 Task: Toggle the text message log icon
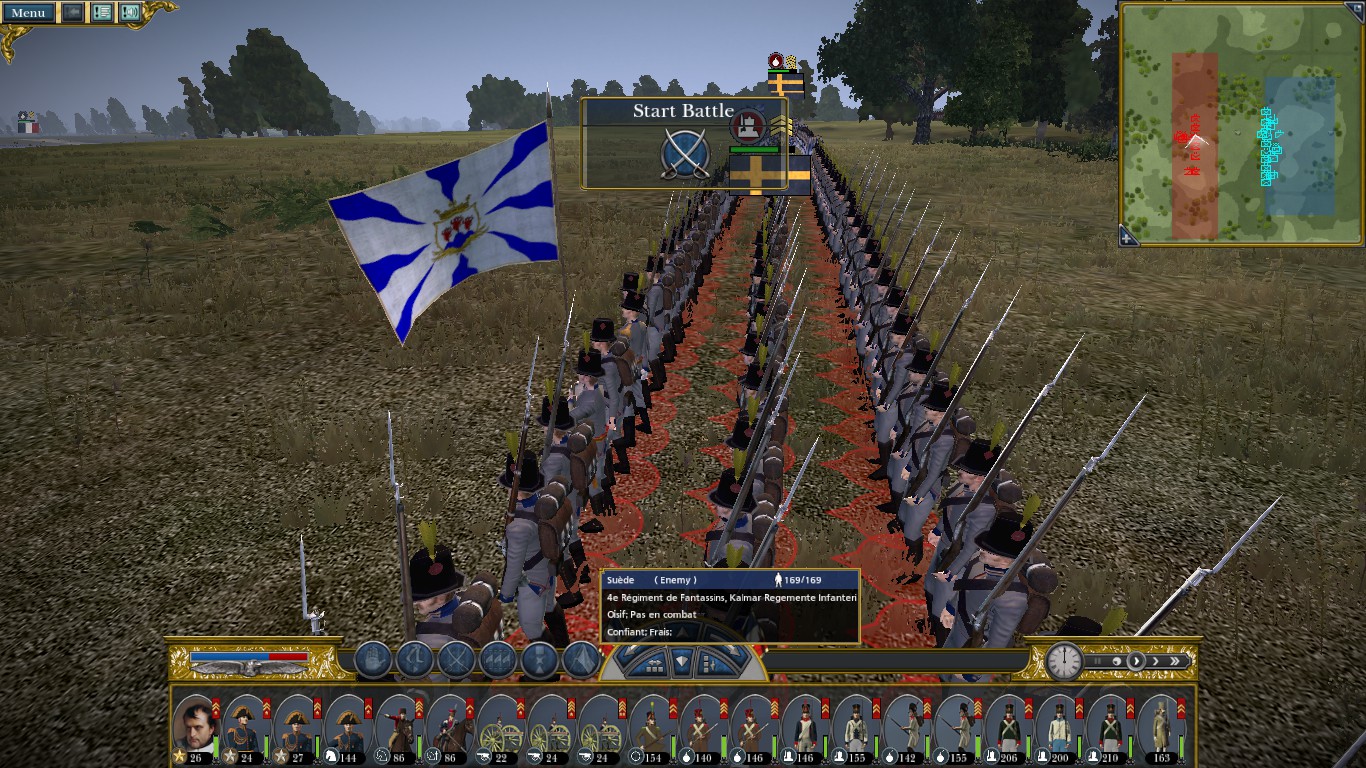102,13
